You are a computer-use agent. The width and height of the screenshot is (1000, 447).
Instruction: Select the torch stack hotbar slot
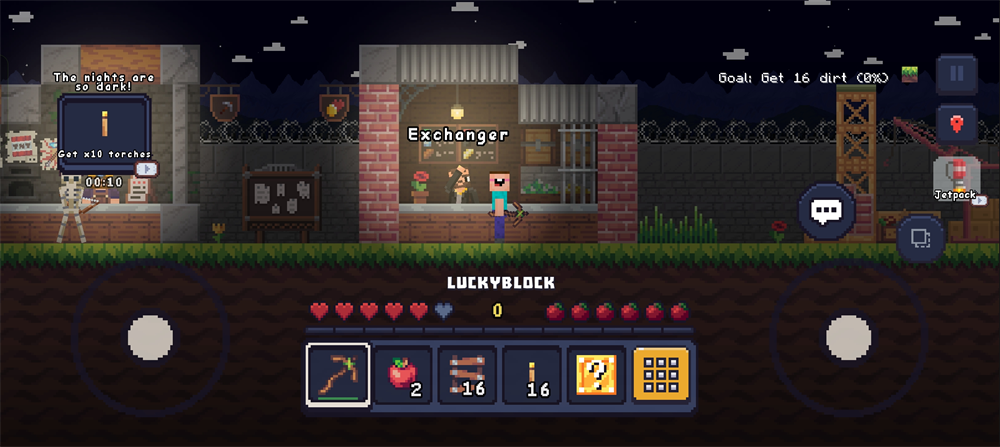[x=532, y=376]
